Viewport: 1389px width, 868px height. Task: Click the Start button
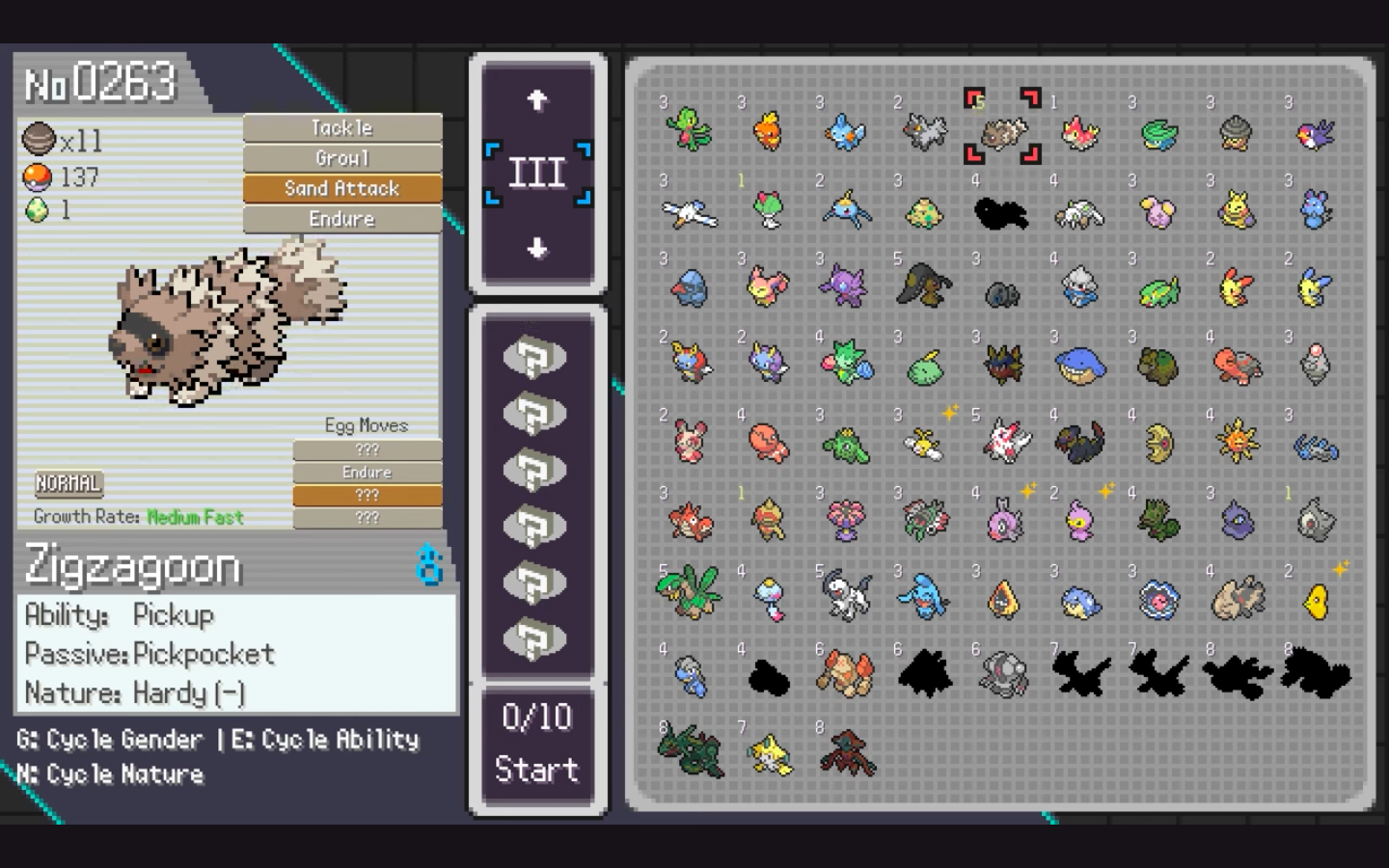click(x=536, y=769)
